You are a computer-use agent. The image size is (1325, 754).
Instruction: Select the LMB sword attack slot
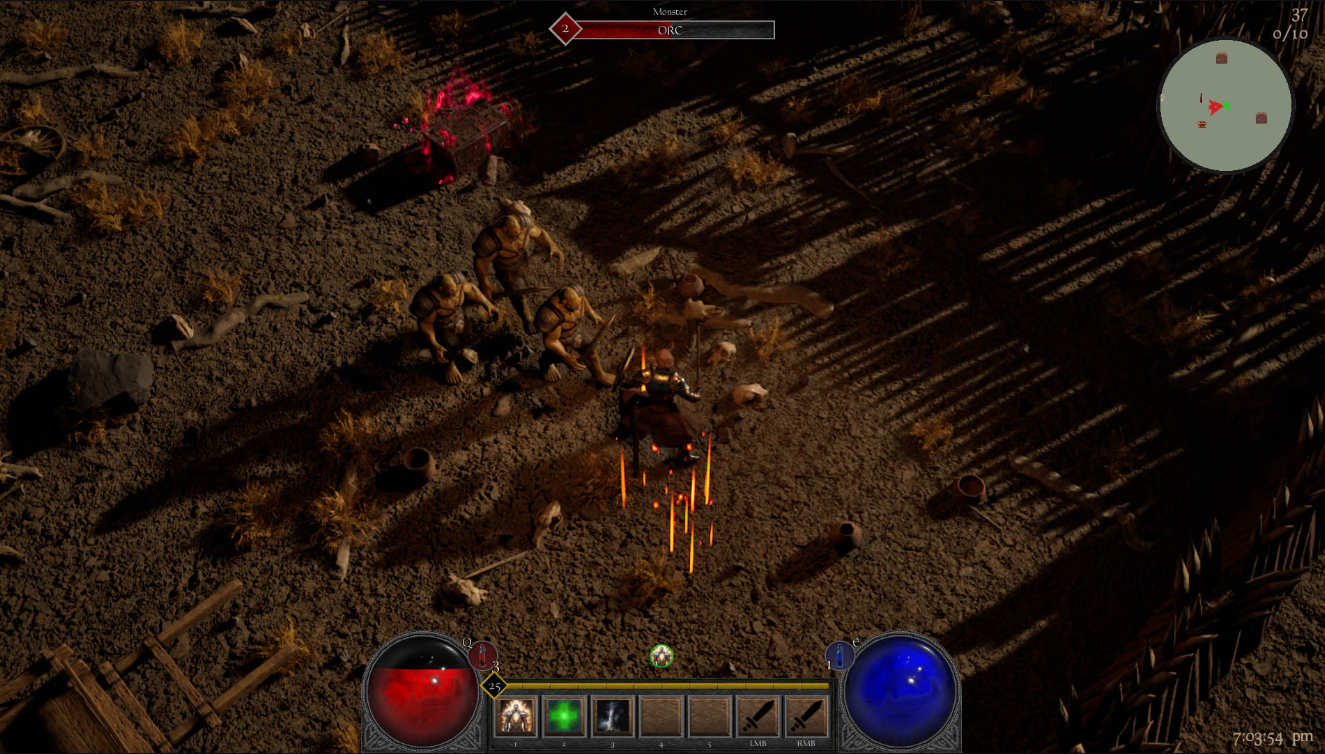tap(758, 716)
